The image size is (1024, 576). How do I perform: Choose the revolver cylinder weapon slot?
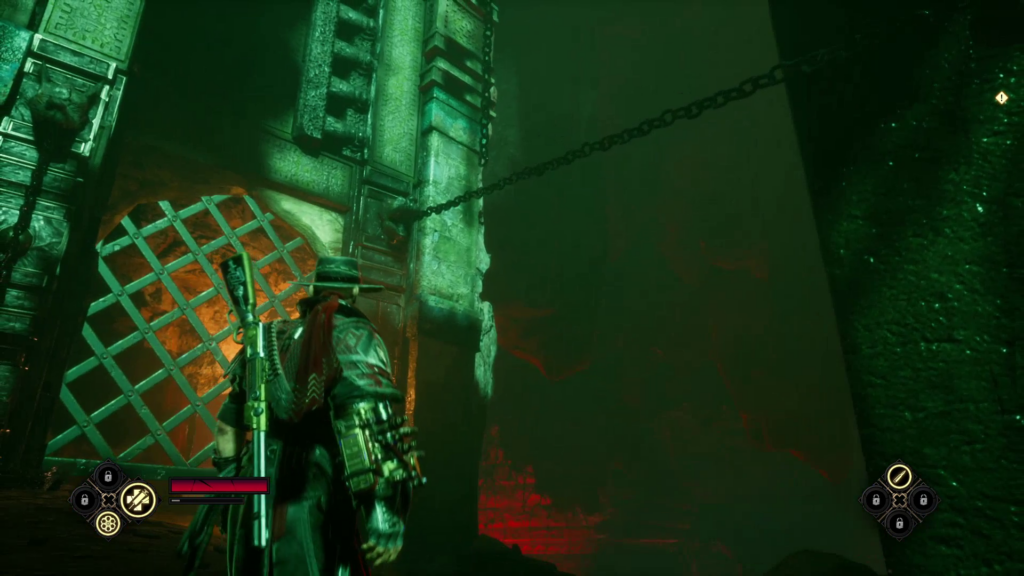pos(108,522)
